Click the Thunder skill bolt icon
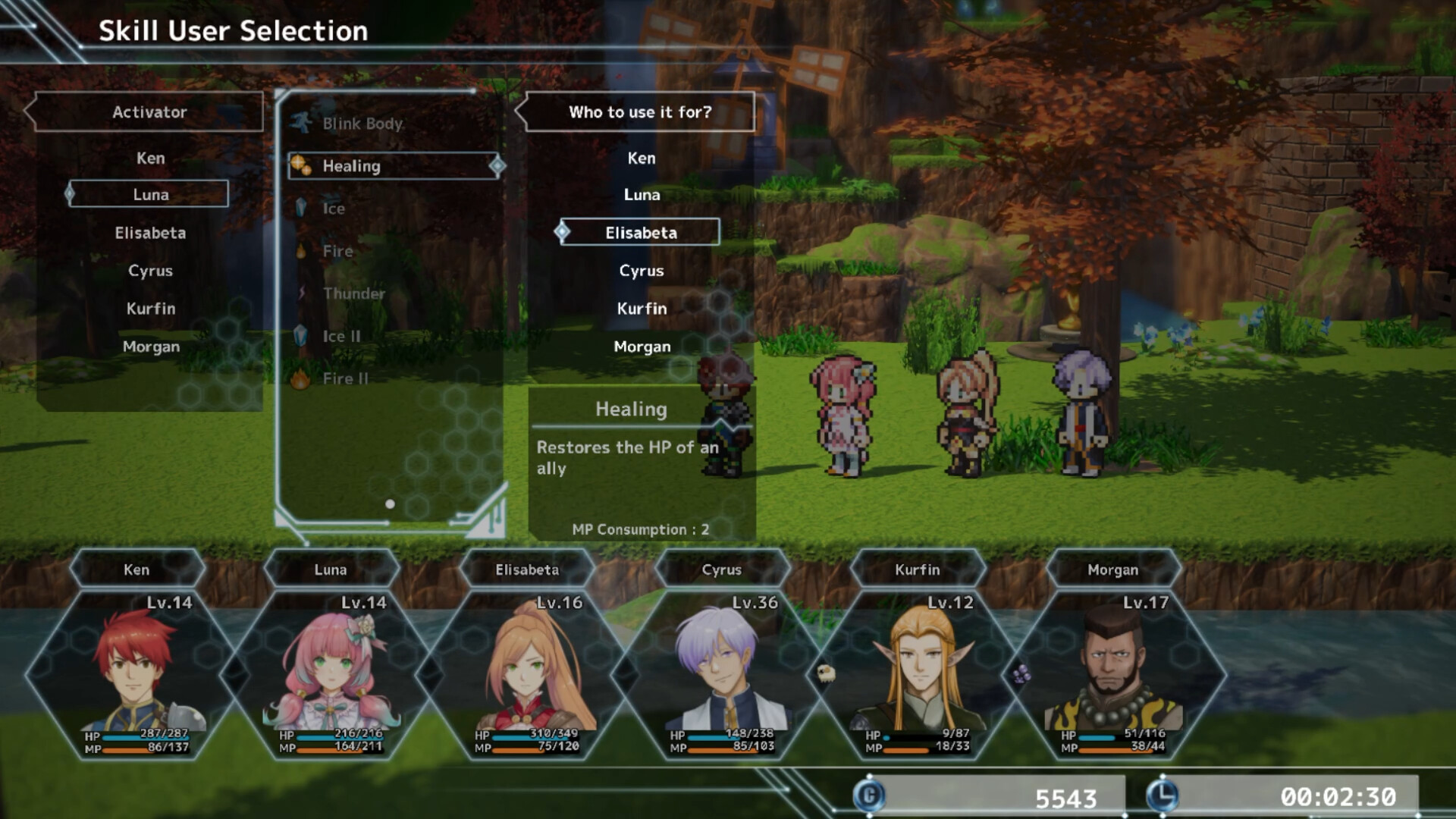This screenshot has height=819, width=1456. pyautogui.click(x=301, y=291)
